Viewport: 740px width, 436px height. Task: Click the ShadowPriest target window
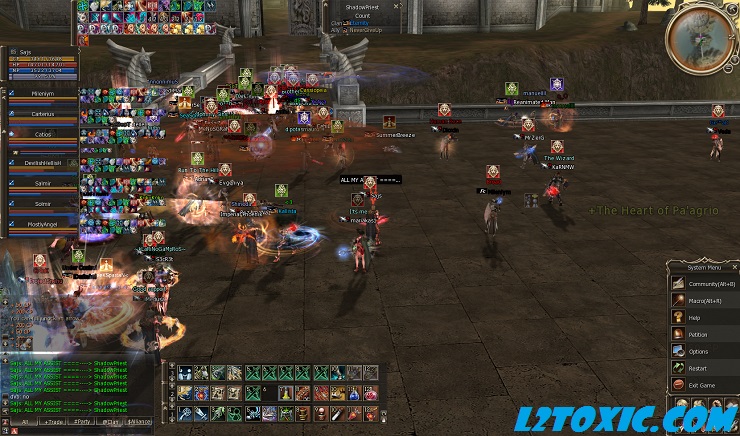click(x=363, y=16)
